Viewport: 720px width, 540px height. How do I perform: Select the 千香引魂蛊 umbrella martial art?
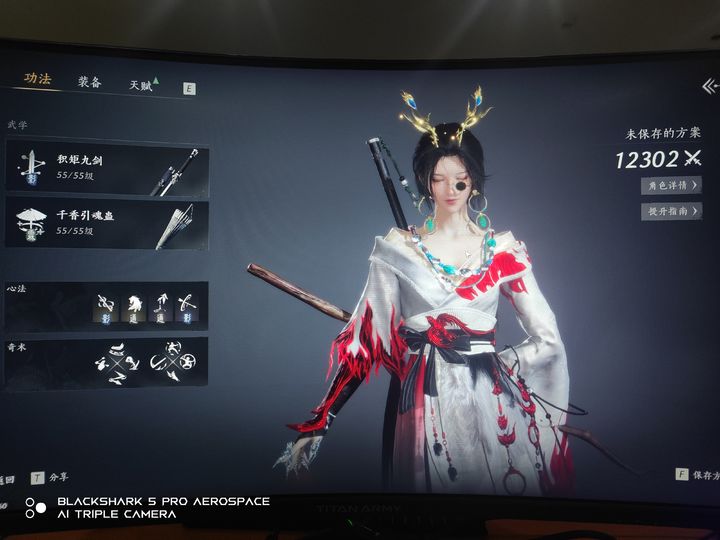(x=107, y=224)
